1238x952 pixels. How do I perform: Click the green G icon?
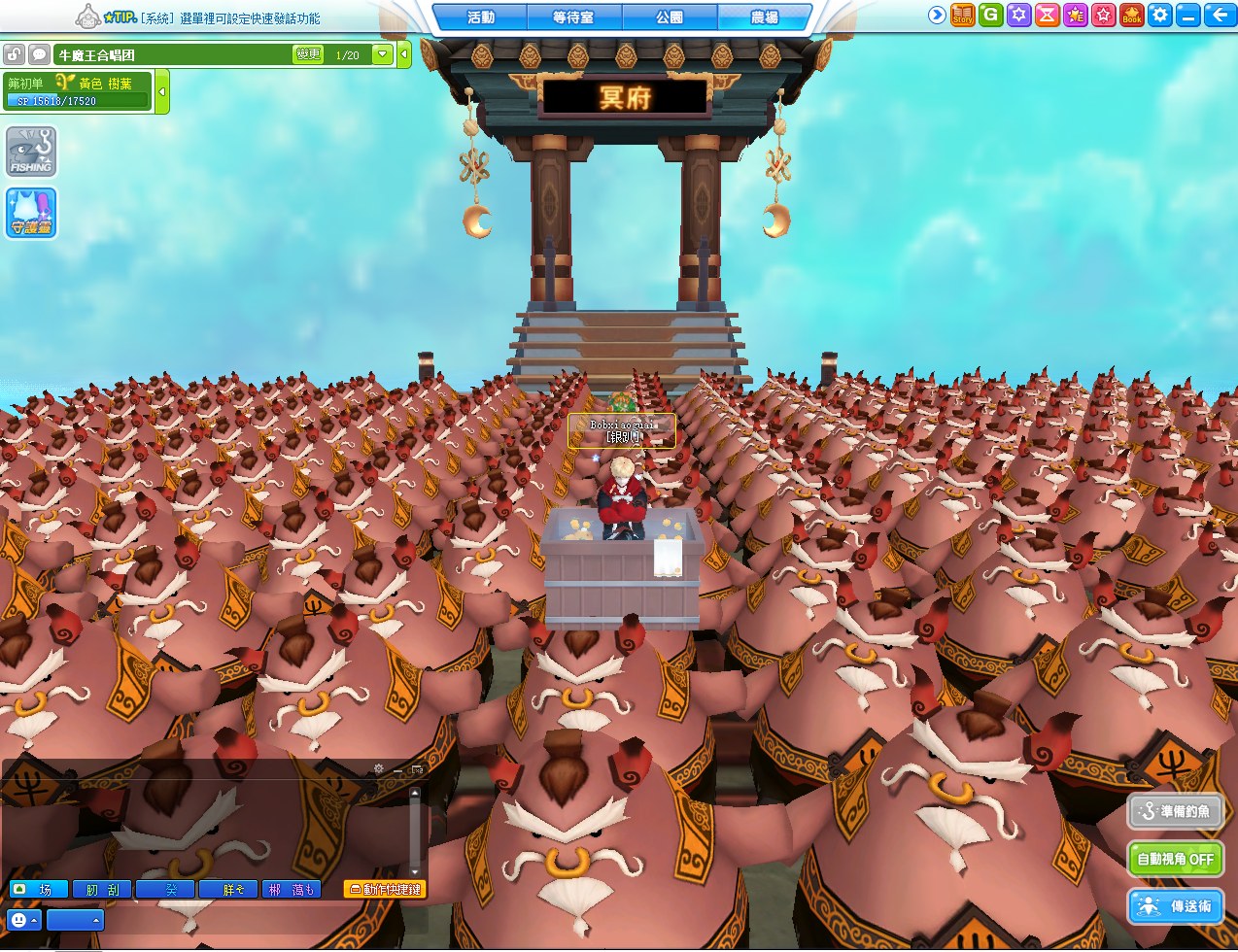point(990,15)
